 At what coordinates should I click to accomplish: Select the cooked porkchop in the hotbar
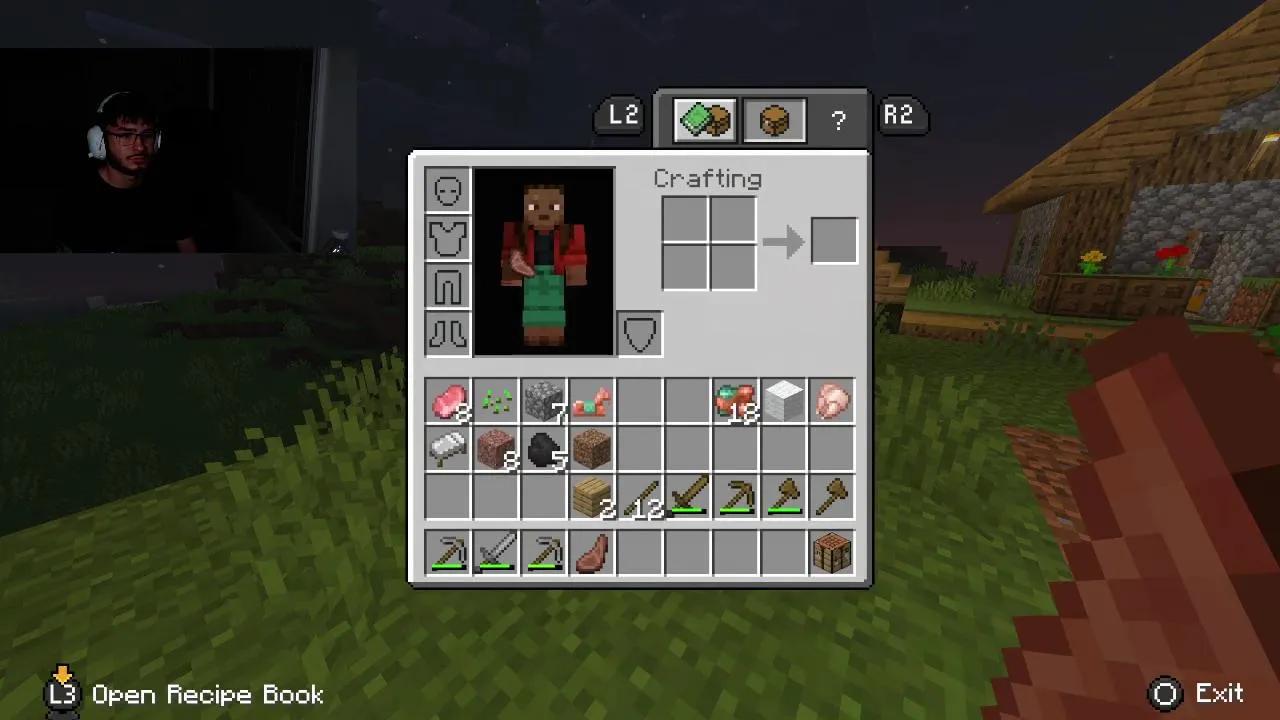(x=592, y=553)
